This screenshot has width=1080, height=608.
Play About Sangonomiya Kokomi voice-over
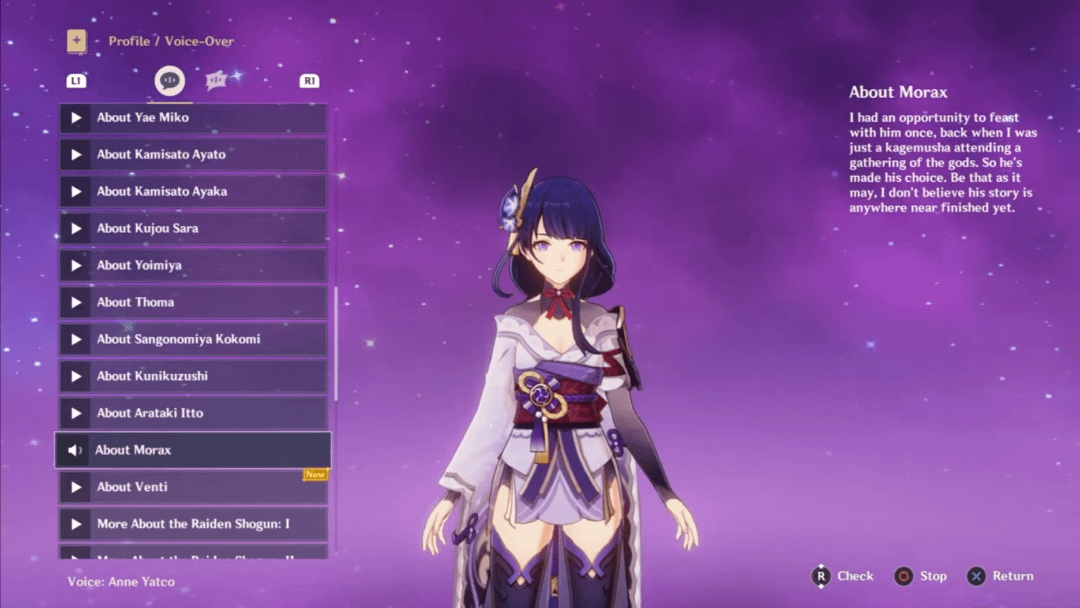(x=192, y=340)
